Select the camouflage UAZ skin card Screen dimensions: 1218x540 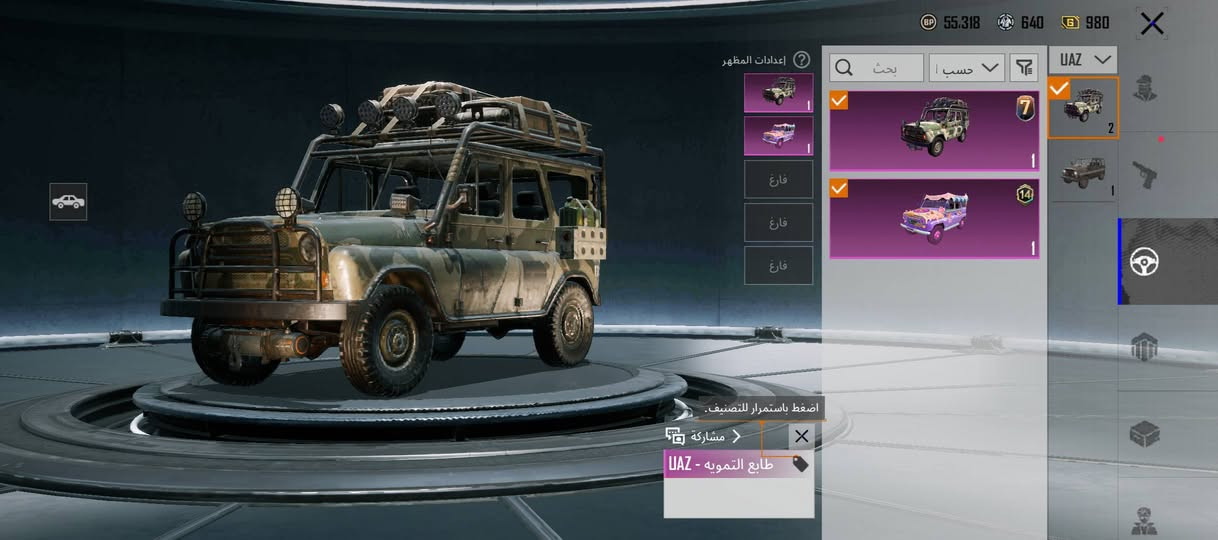934,131
